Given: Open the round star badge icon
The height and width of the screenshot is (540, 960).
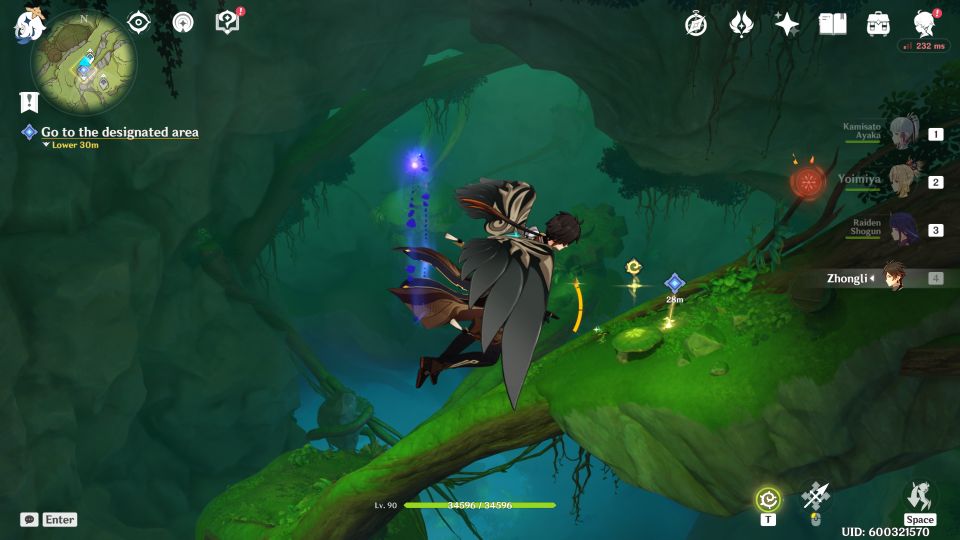Looking at the screenshot, I should (183, 22).
